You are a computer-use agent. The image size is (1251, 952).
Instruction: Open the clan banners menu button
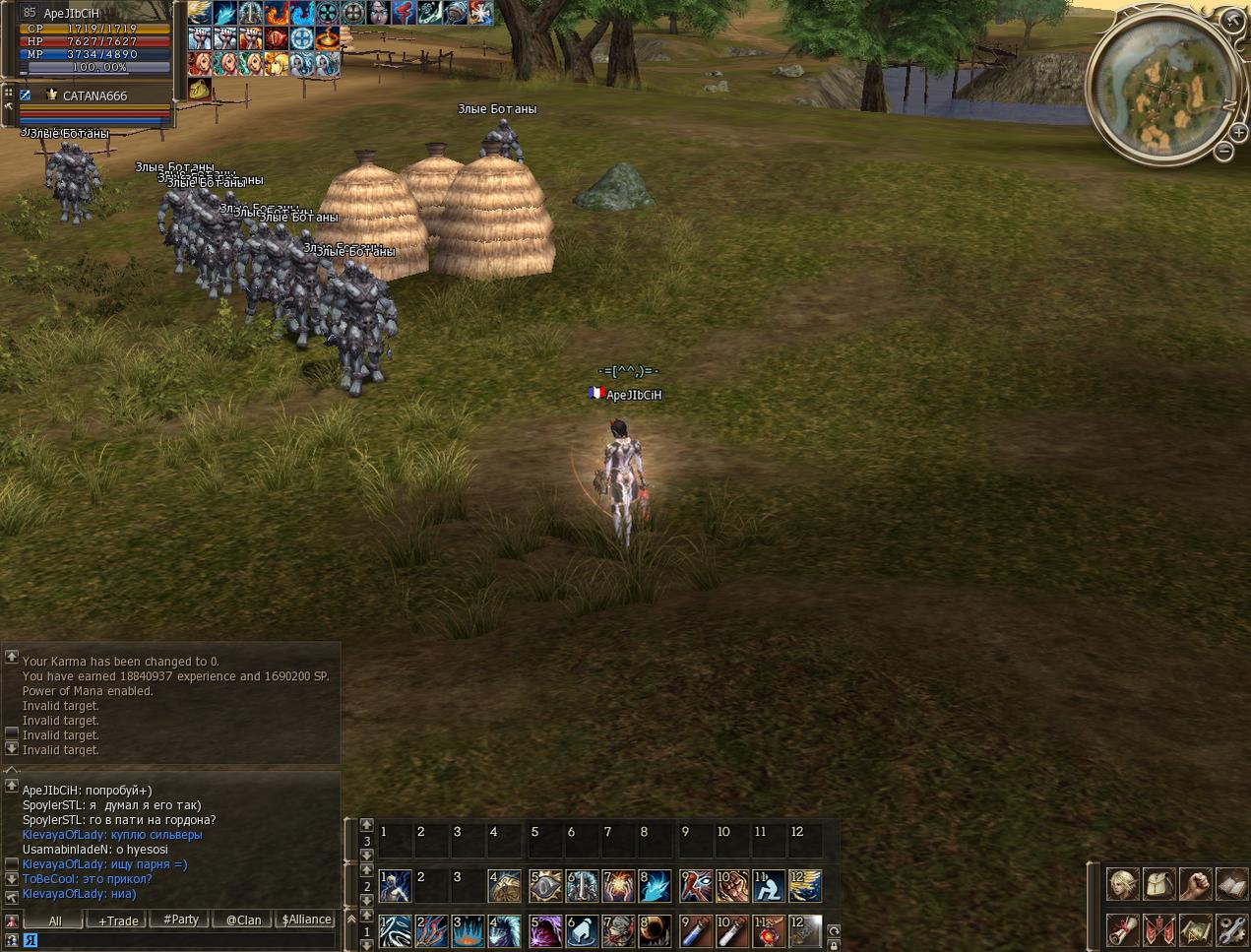point(1158,928)
